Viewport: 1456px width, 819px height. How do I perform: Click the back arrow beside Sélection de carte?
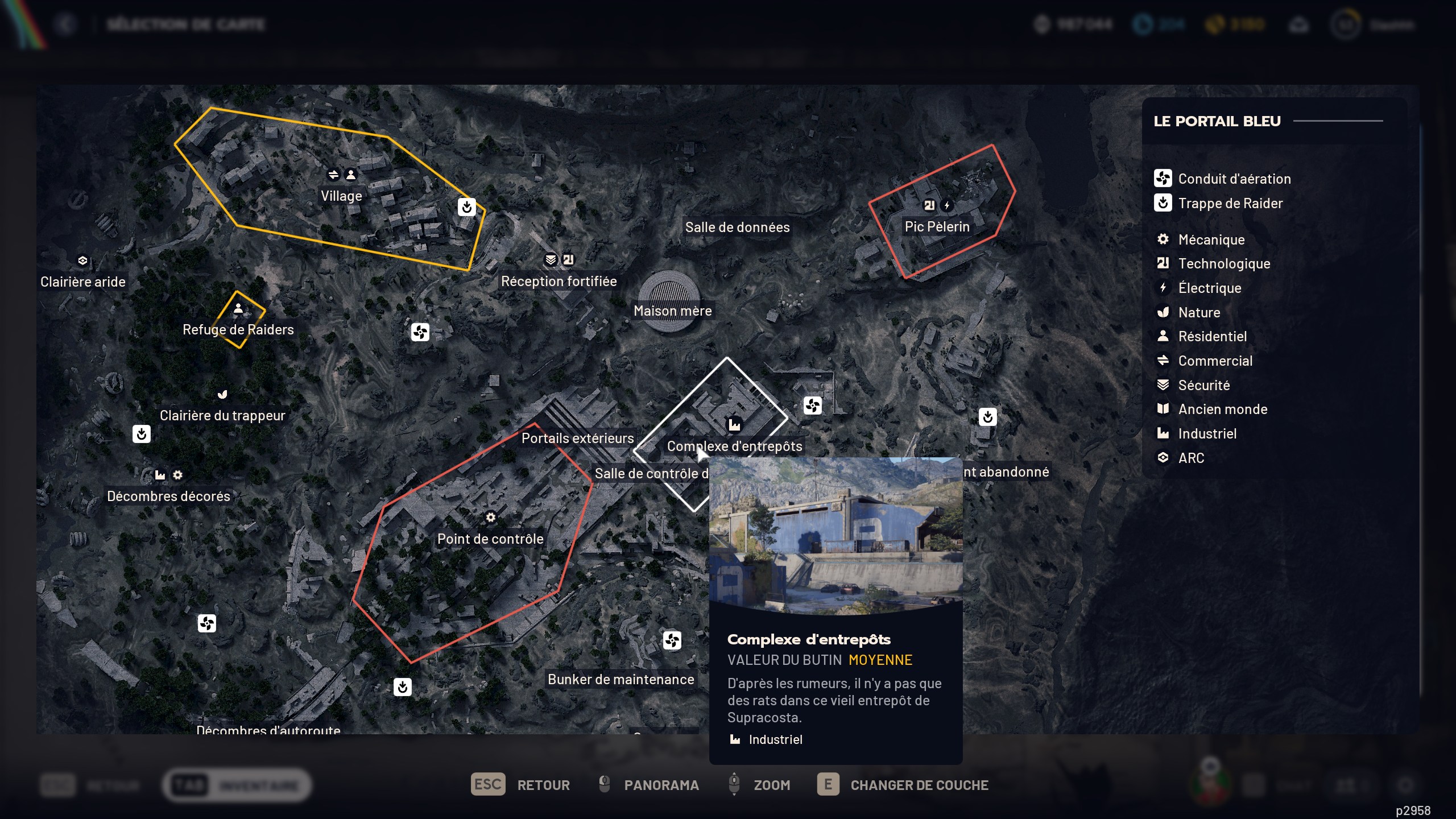[x=65, y=24]
